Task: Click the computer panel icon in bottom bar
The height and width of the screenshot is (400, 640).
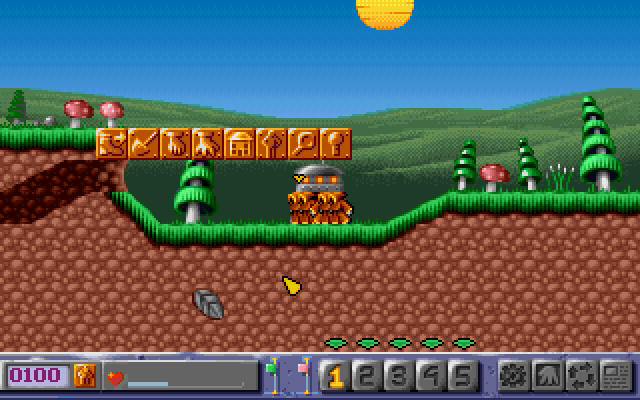Action: 614,376
